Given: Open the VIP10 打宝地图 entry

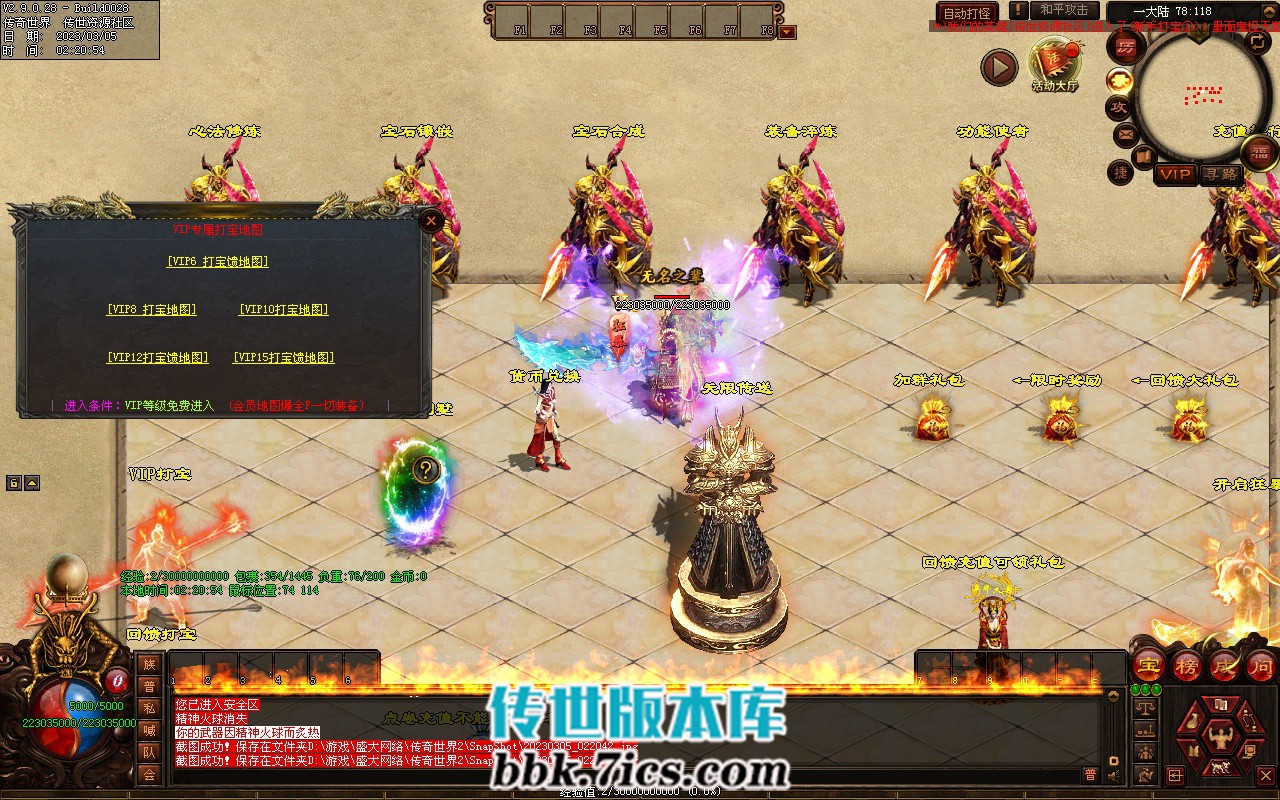Looking at the screenshot, I should 283,310.
